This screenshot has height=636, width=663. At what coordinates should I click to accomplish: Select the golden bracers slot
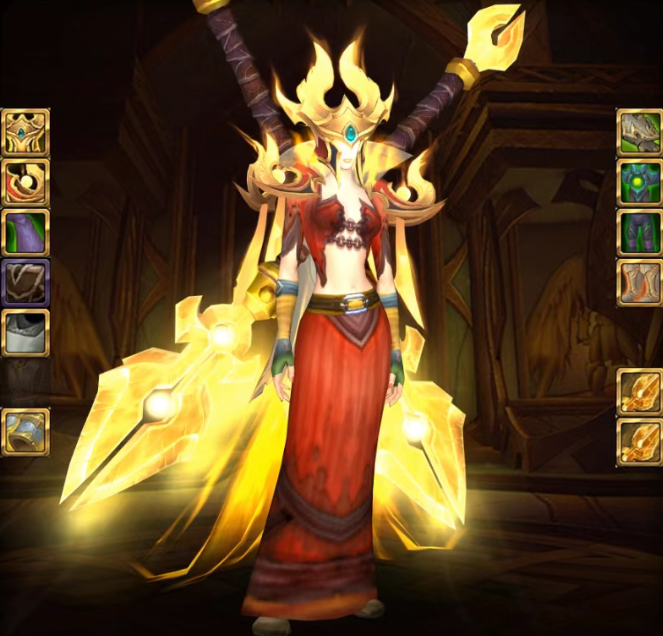[x=25, y=432]
